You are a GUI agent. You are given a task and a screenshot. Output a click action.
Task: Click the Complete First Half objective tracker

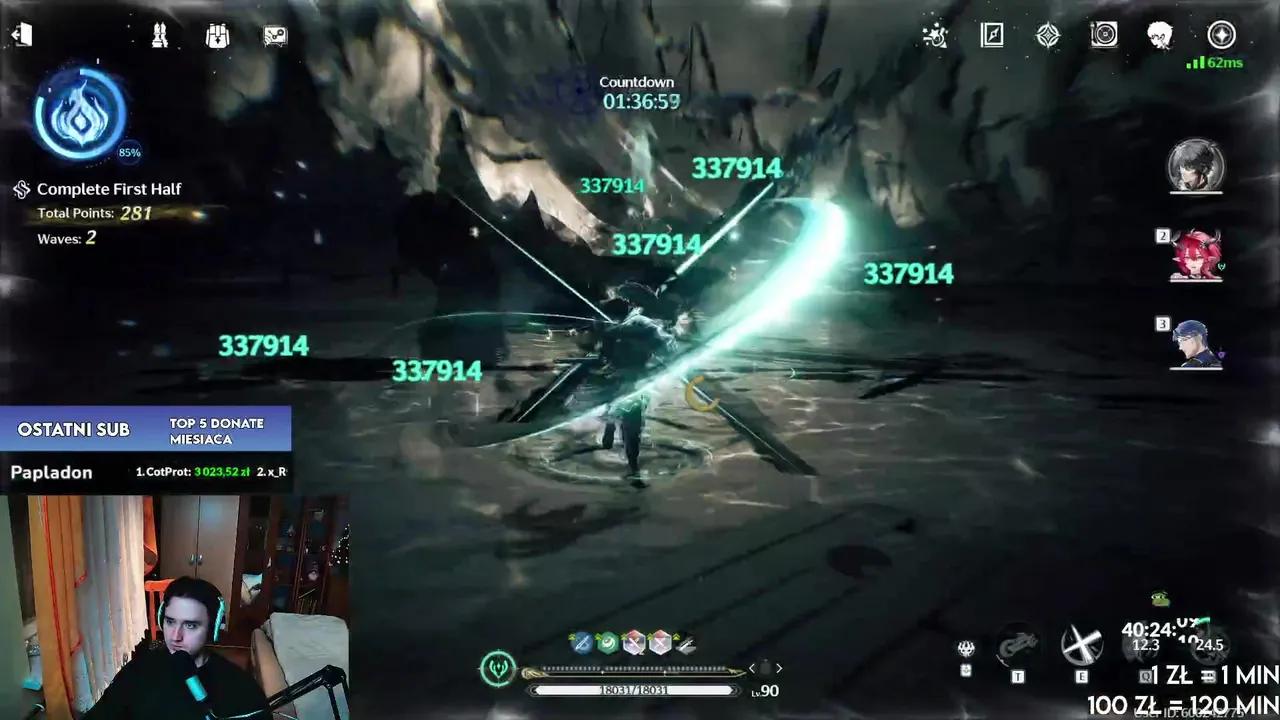108,189
